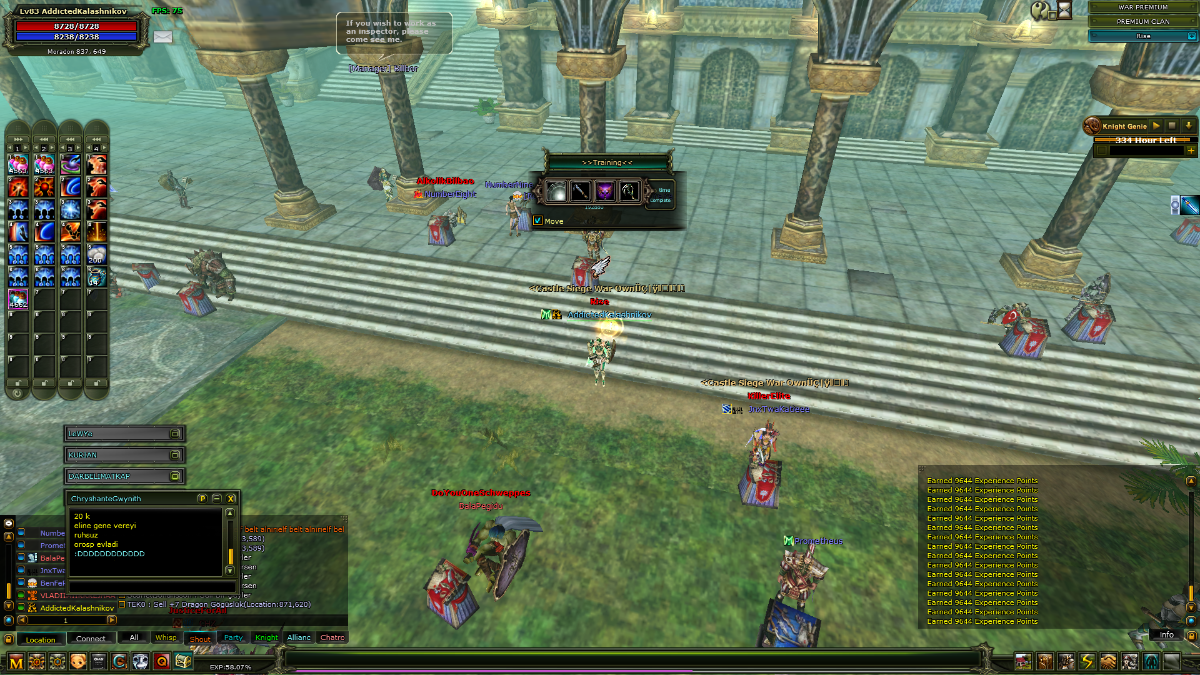Viewport: 1200px width, 675px height.
Task: Switch to the Whisp chat tab
Action: point(166,637)
